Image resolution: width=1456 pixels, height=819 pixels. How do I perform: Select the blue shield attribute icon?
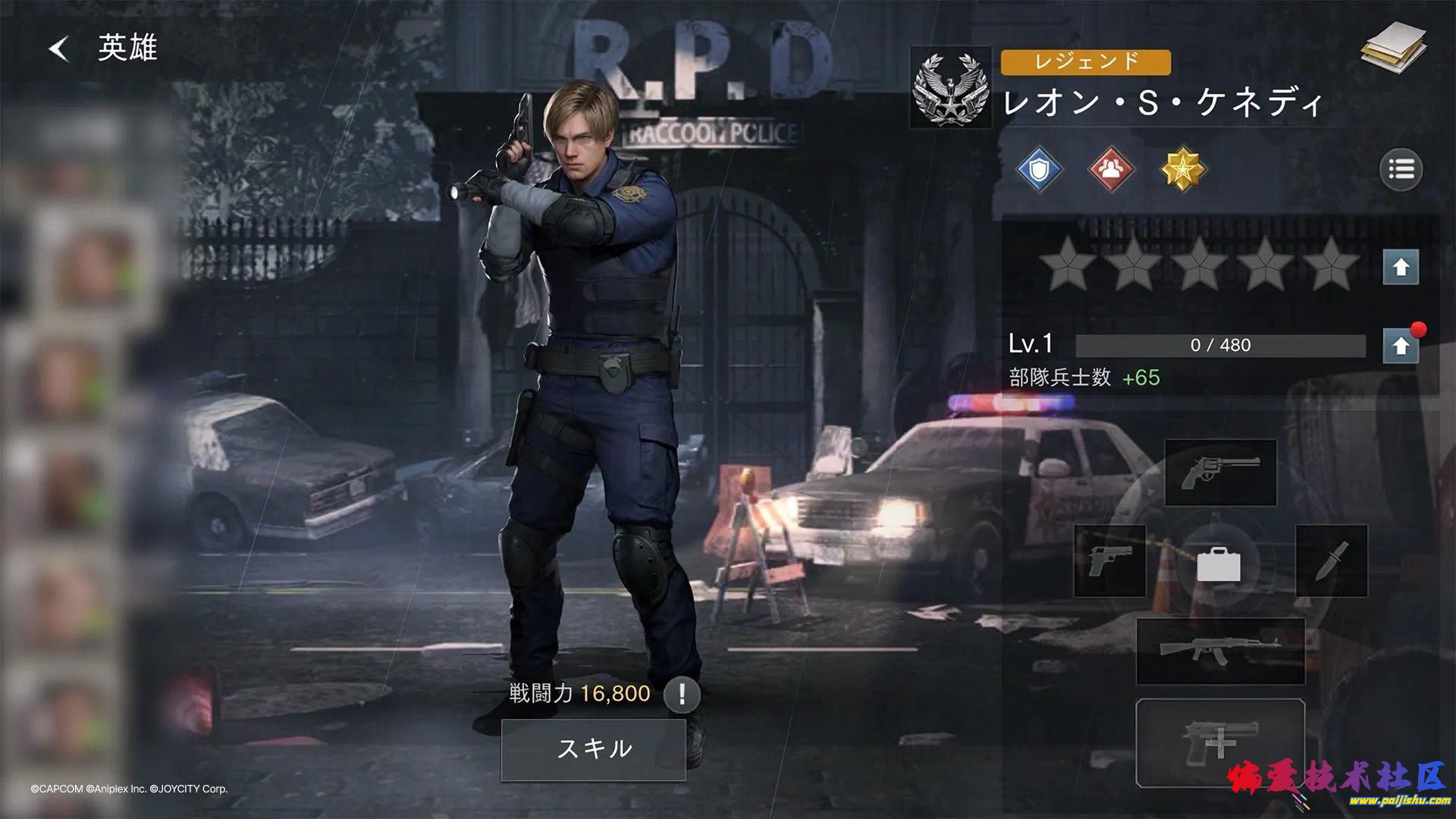[1039, 169]
